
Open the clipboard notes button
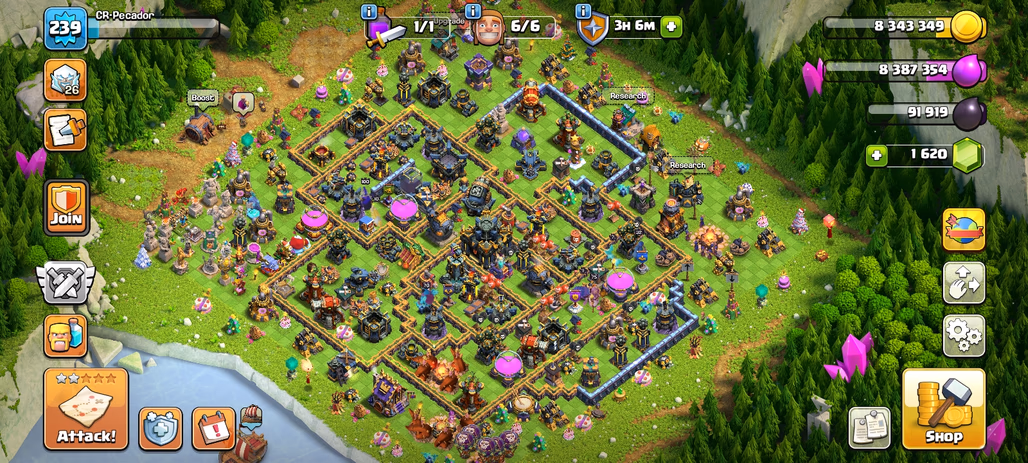[869, 428]
